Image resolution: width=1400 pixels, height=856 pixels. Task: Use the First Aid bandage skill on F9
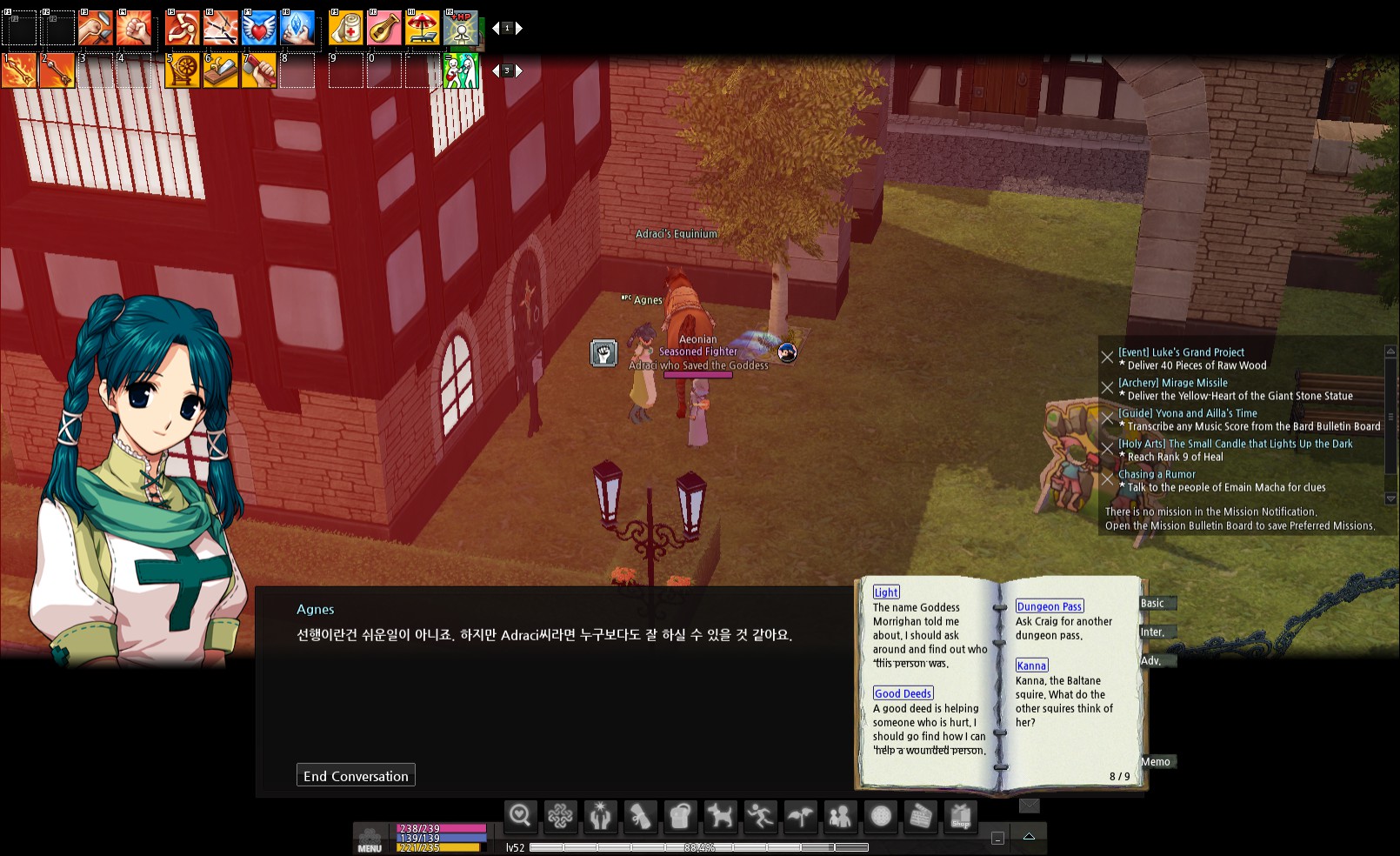[347, 28]
